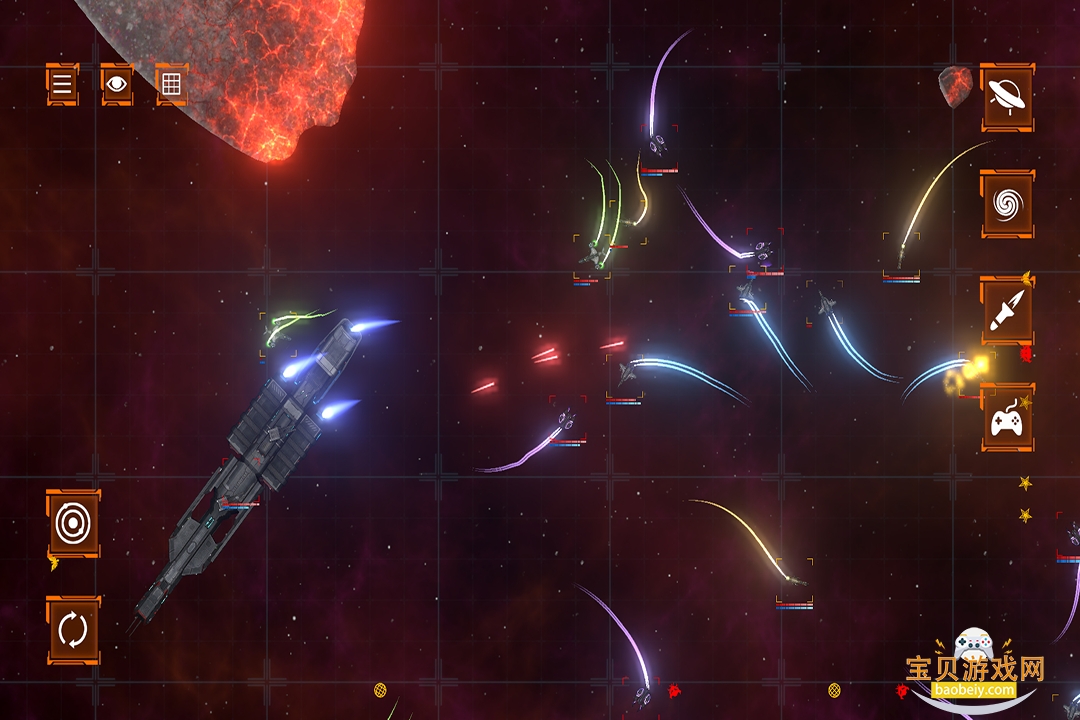Open the hamburger menu
Screen dimensions: 1080x720
(x=62, y=84)
